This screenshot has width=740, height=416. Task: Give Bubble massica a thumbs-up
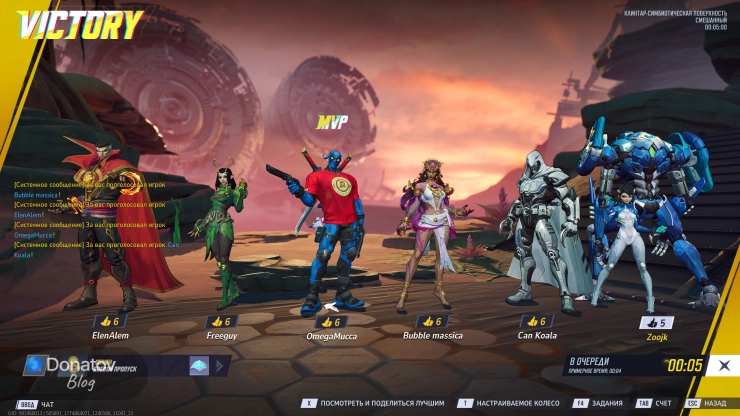[430, 321]
